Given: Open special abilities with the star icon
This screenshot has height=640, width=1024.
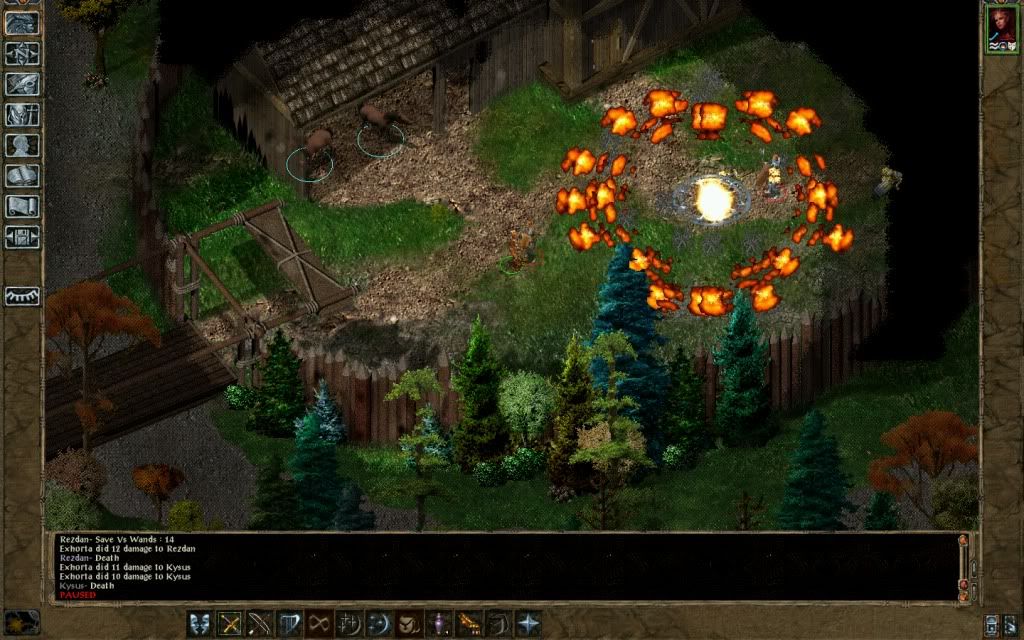Looking at the screenshot, I should pyautogui.click(x=527, y=624).
